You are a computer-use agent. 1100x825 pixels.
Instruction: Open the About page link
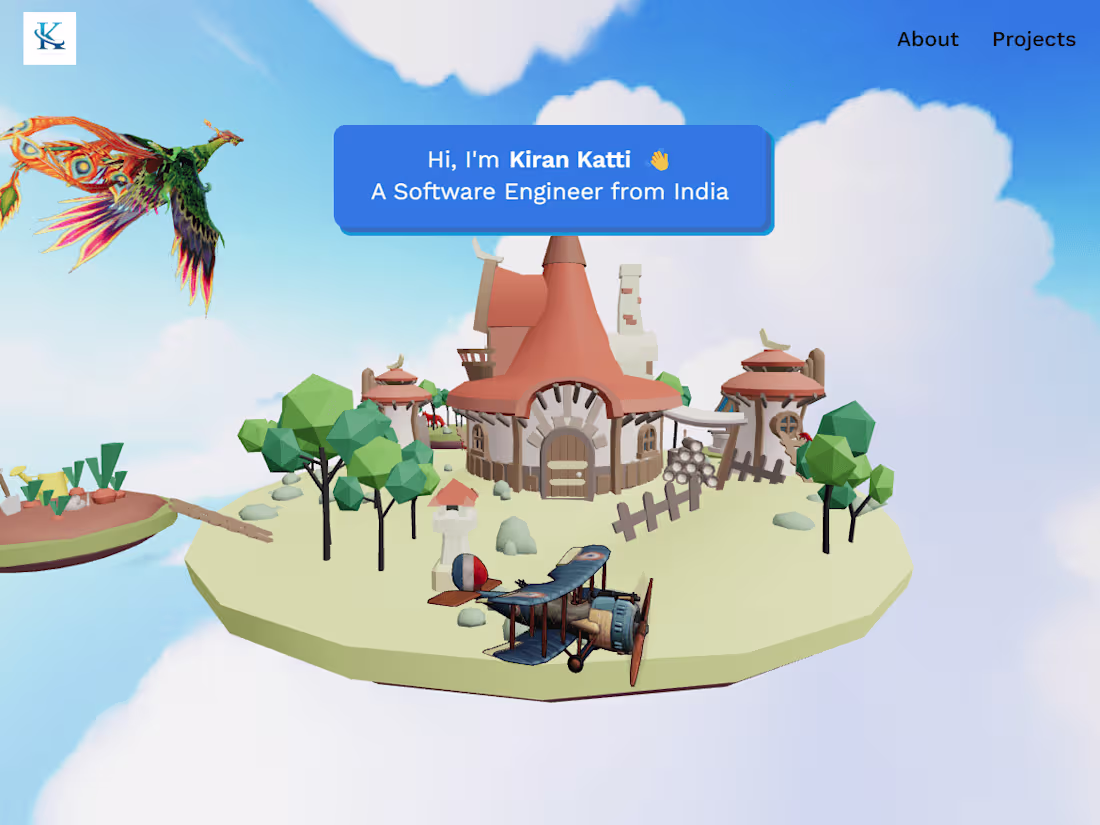[927, 39]
